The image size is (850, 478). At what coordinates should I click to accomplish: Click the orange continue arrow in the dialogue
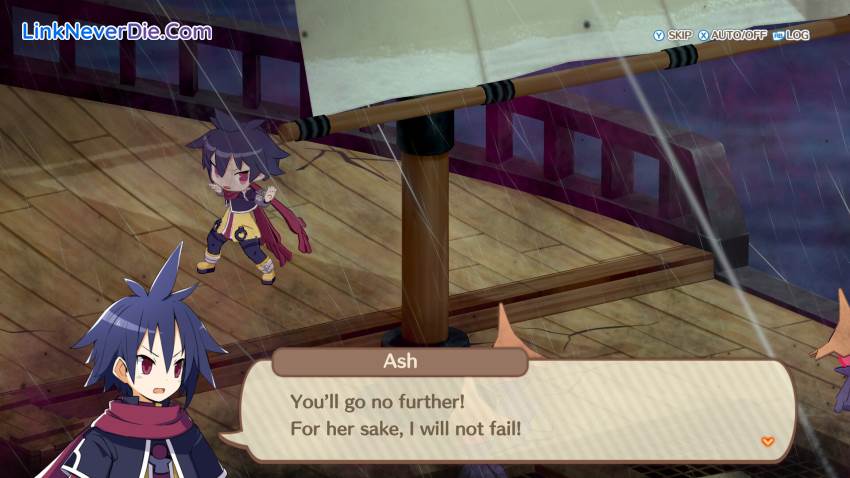tap(767, 440)
